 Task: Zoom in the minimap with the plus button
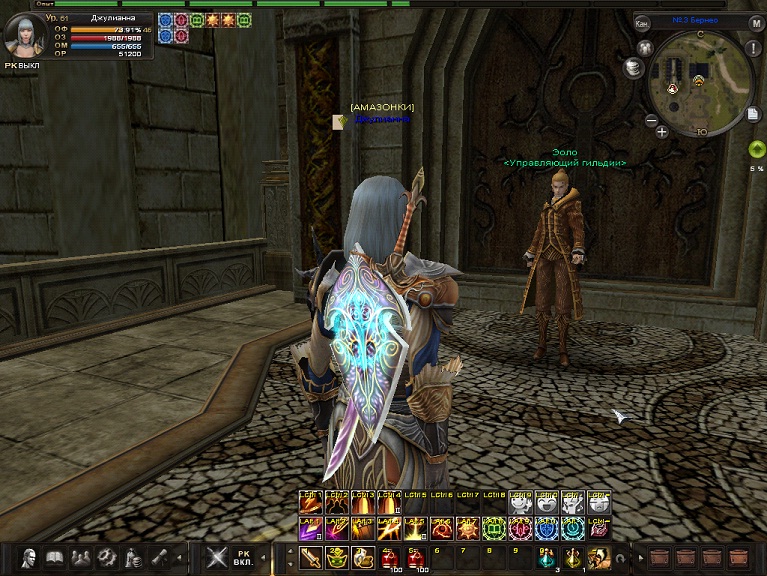[662, 131]
